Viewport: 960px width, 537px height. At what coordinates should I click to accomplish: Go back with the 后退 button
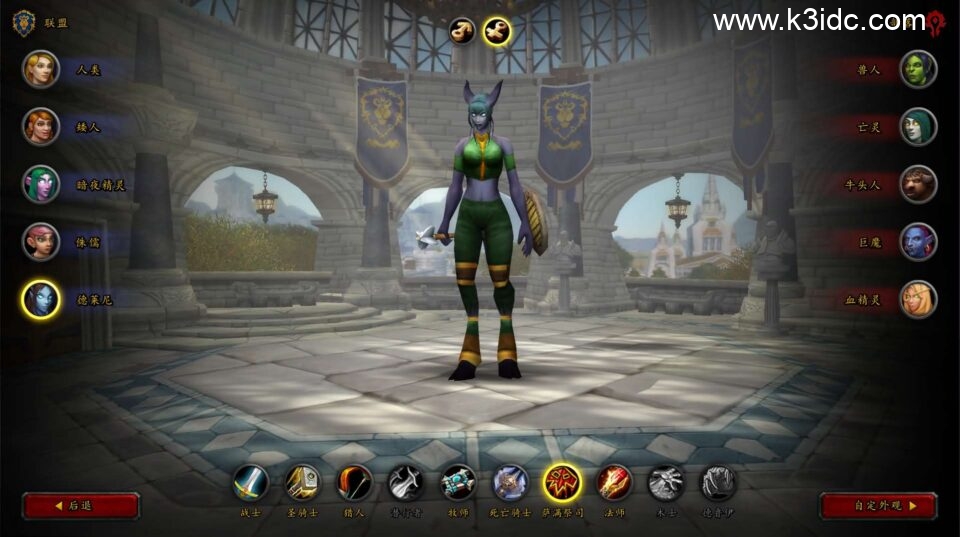coord(80,506)
